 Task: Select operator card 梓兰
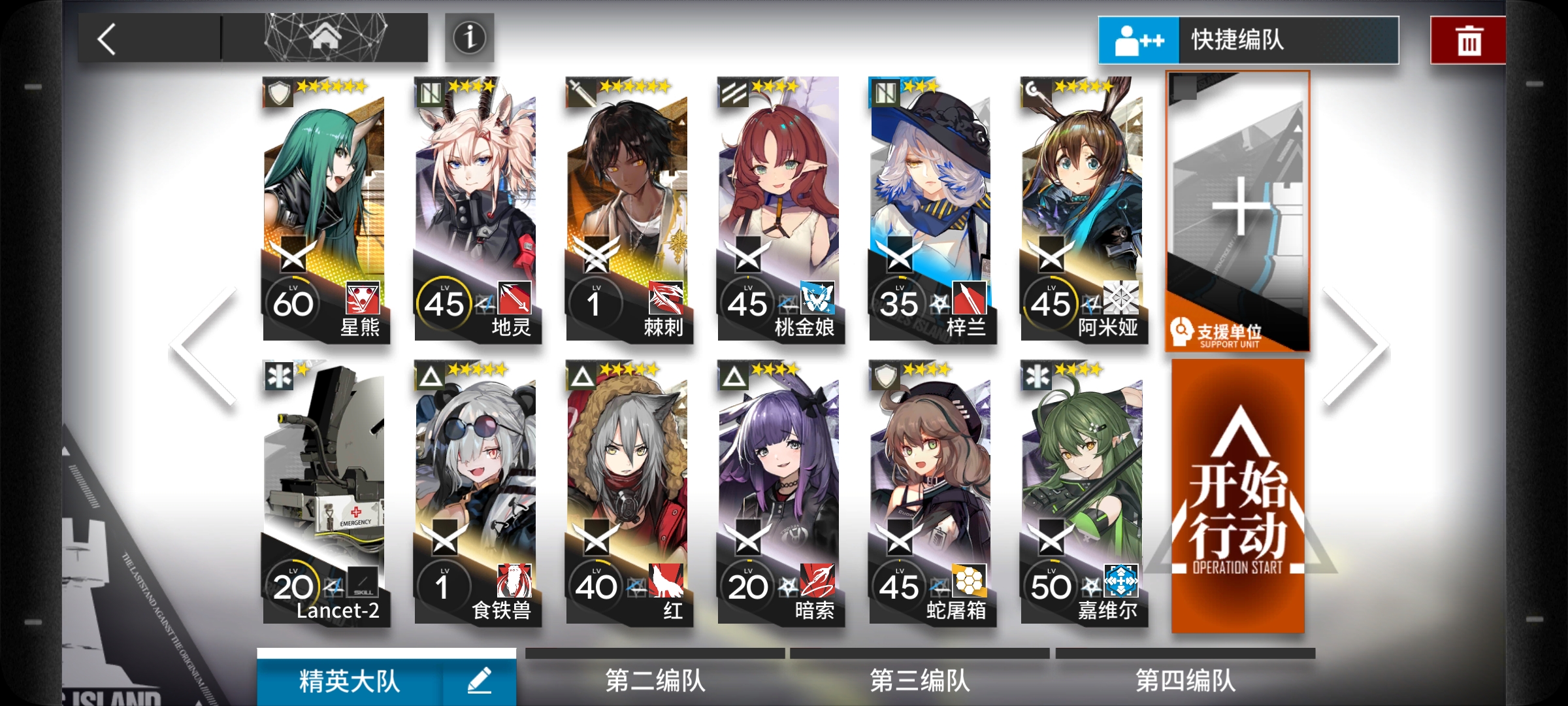(932, 209)
